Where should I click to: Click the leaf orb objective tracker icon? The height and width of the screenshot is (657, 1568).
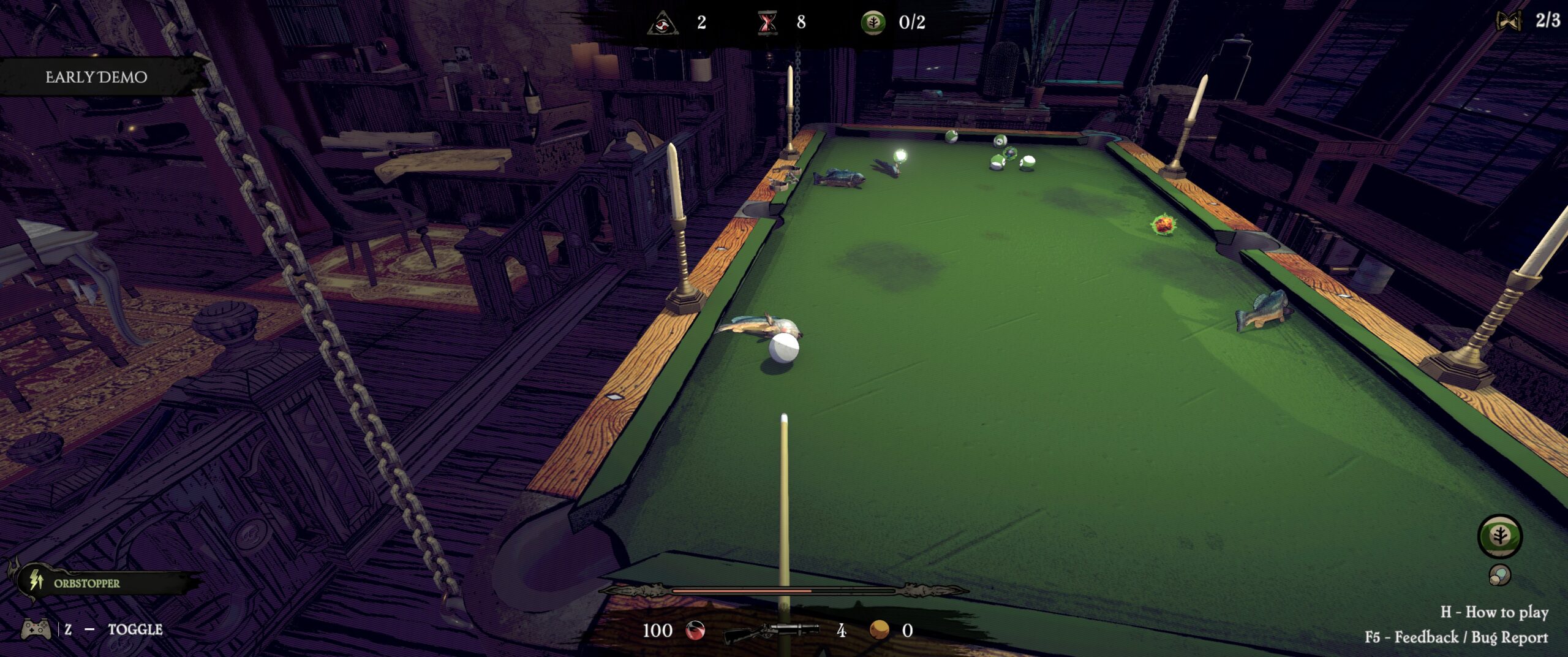[x=873, y=23]
